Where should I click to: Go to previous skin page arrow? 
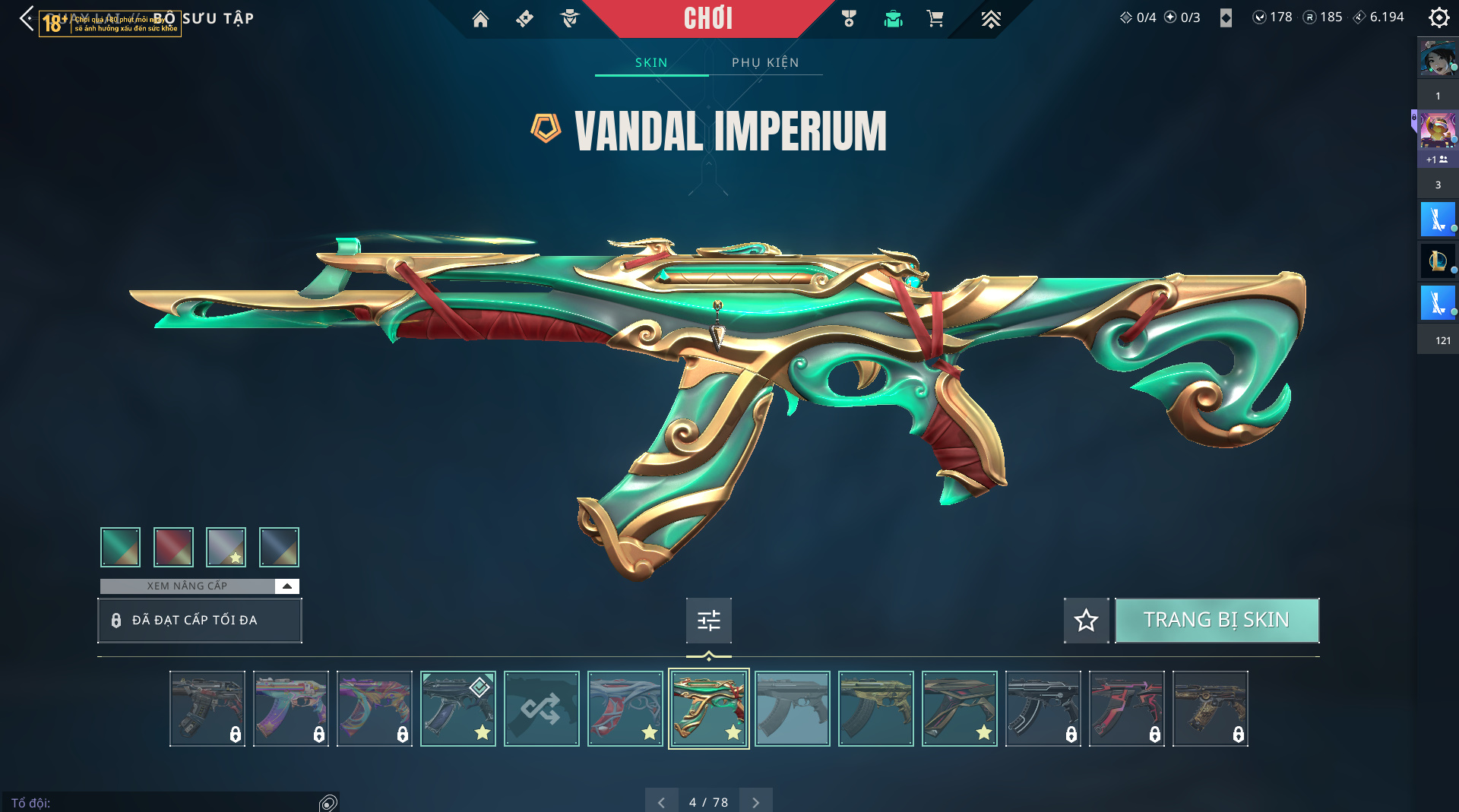pyautogui.click(x=661, y=802)
